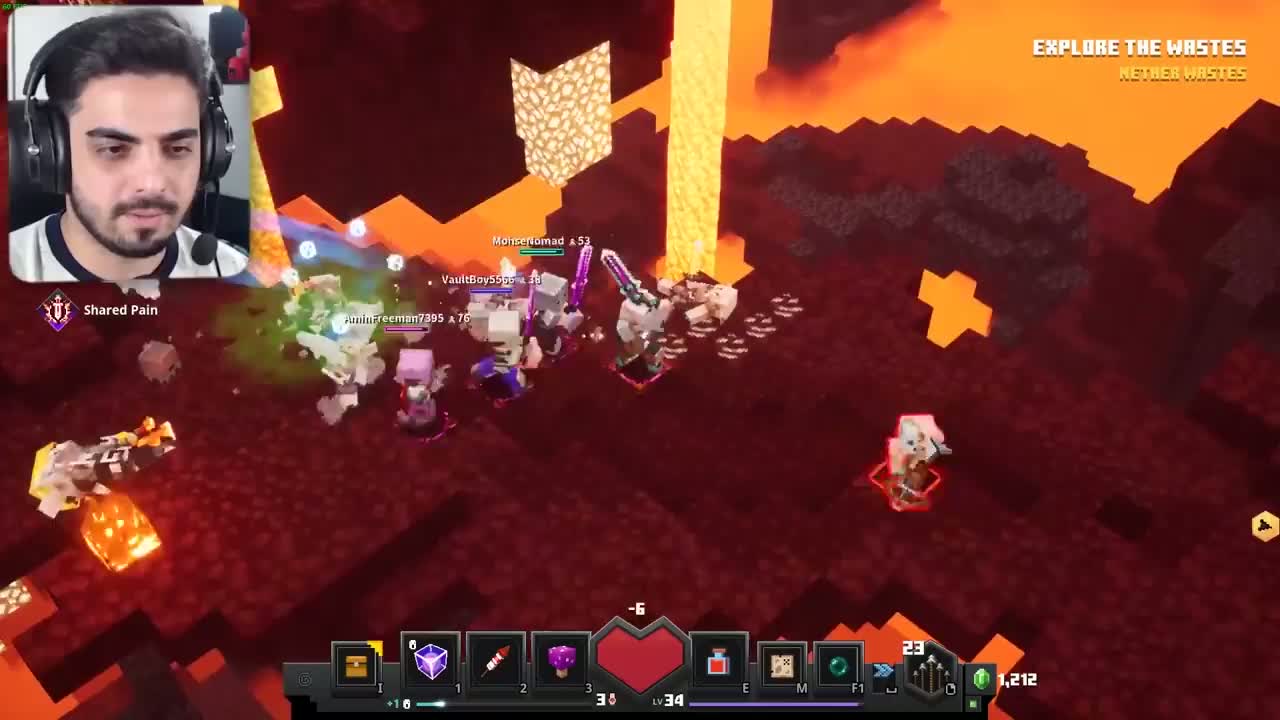
Task: Click the emerald currency icon
Action: click(982, 680)
